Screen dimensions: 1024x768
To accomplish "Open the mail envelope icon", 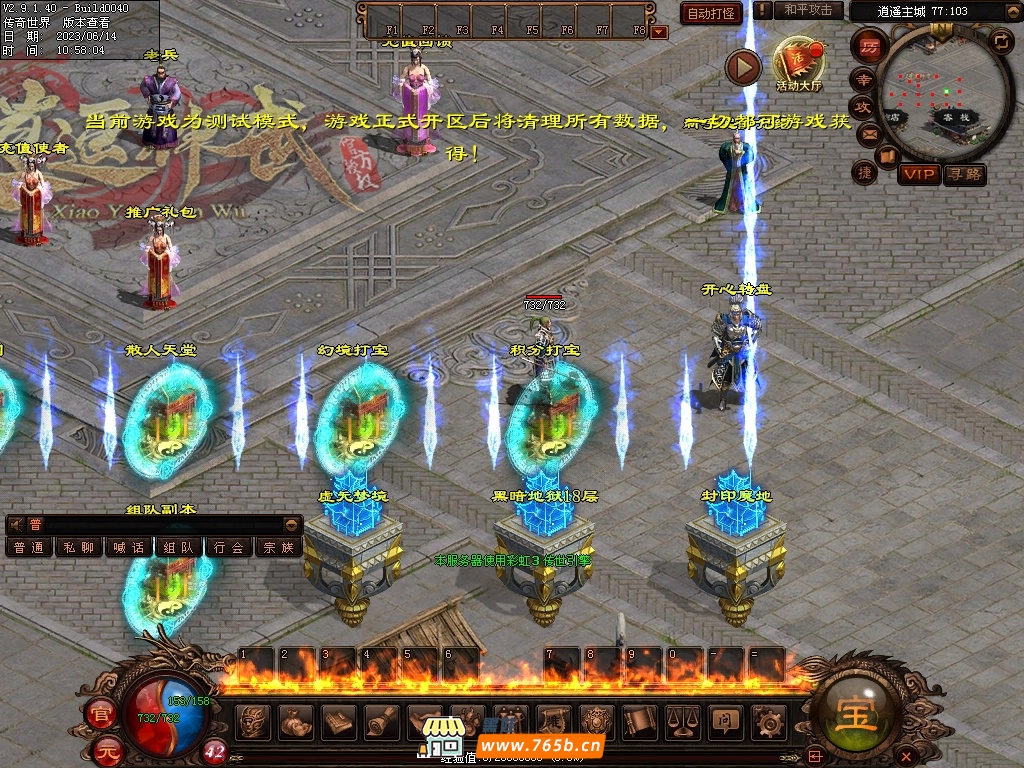I will pyautogui.click(x=868, y=134).
